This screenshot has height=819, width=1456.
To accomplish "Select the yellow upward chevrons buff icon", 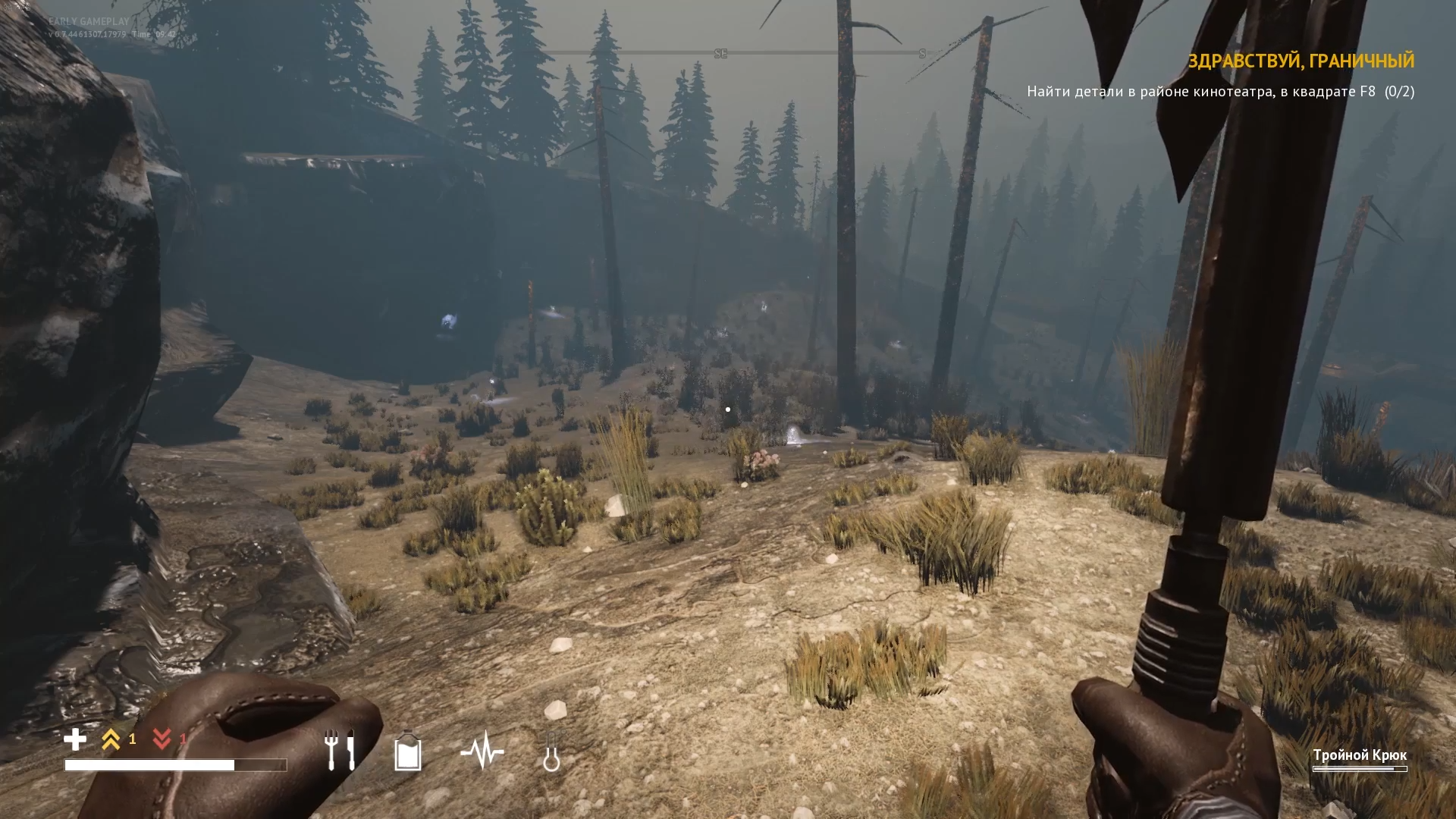I will pyautogui.click(x=111, y=739).
